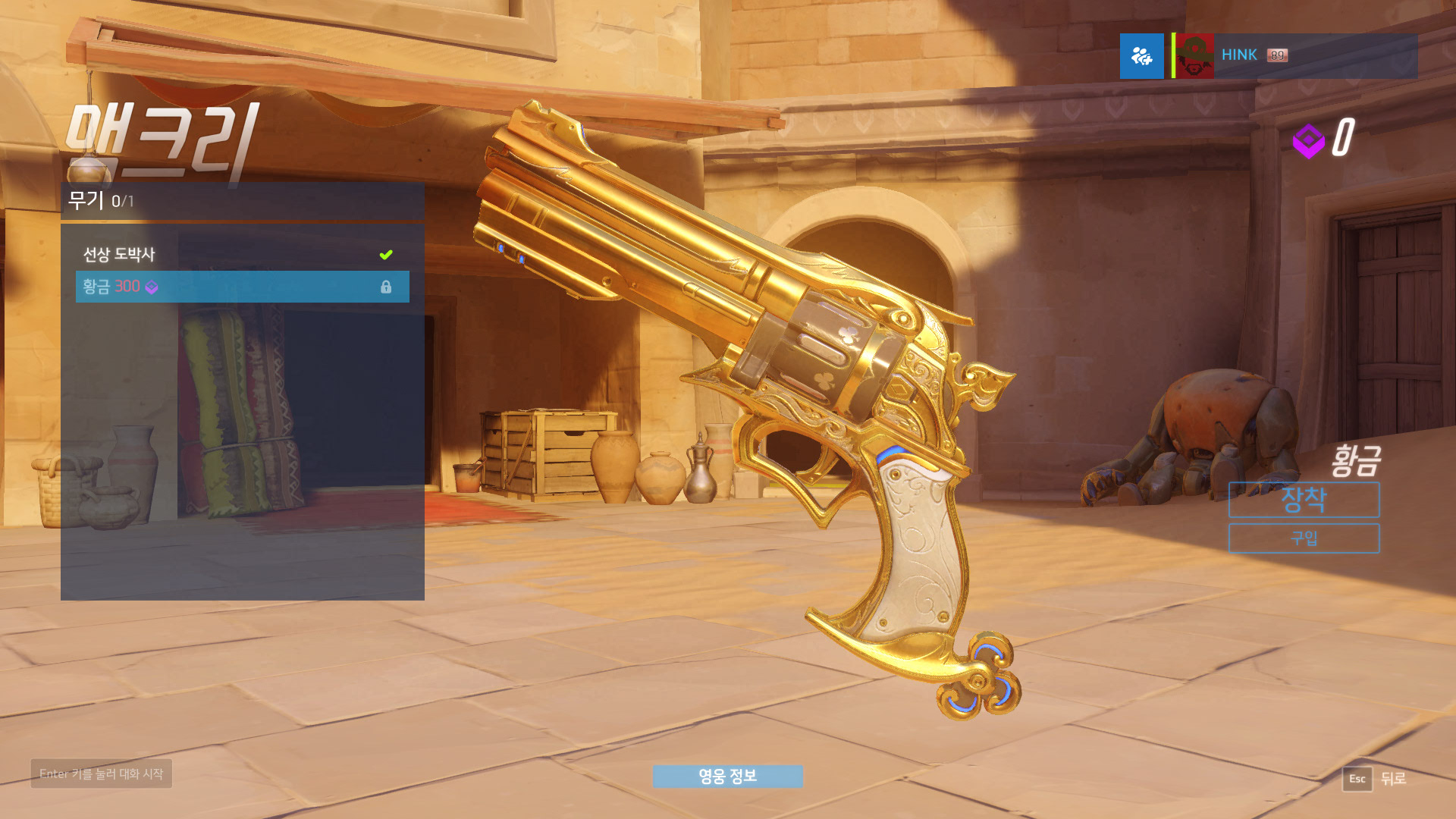Open the social group icon
Viewport: 1456px width, 819px height.
(x=1141, y=56)
